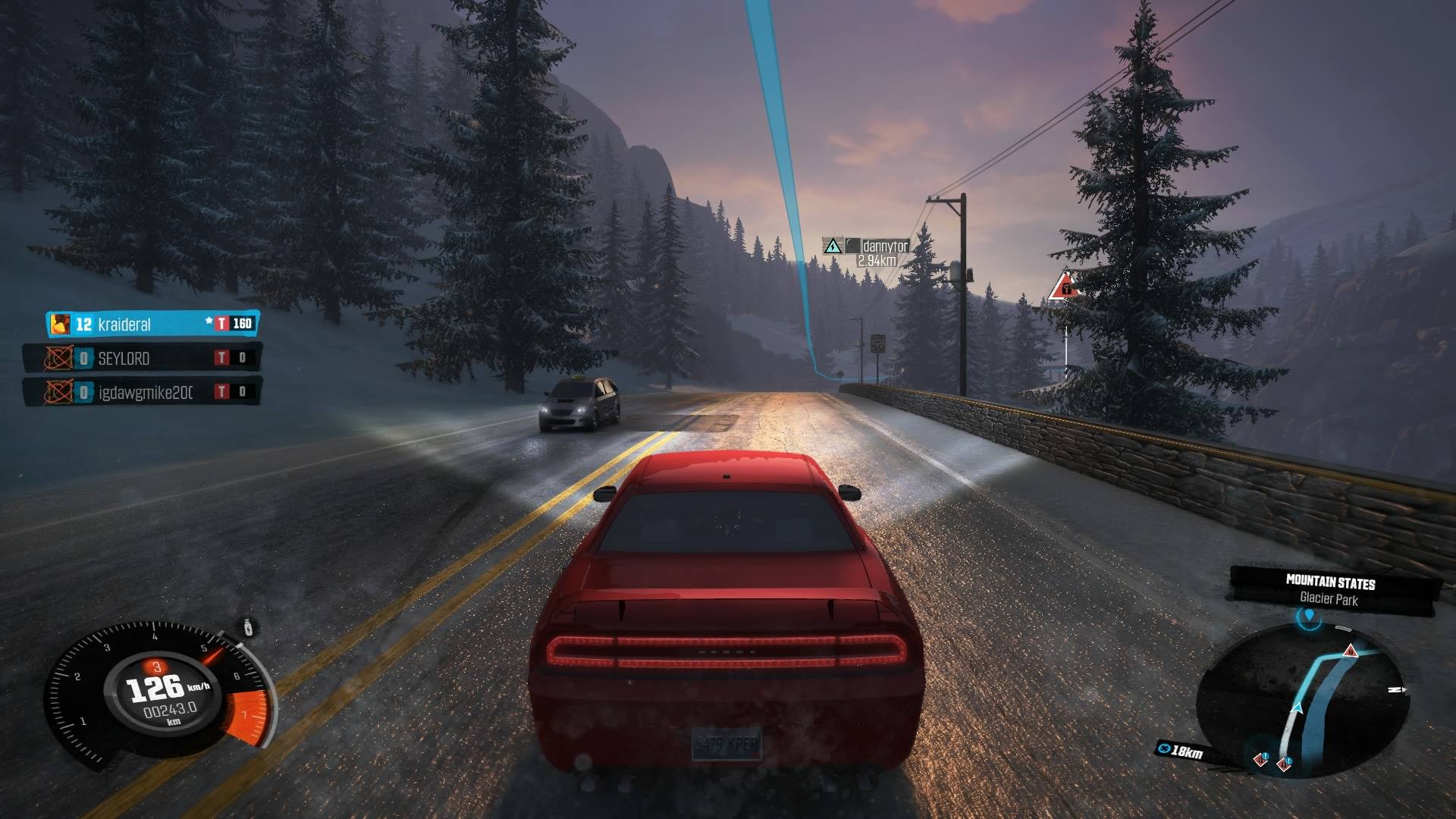Click the exclamation skill marker at minimap bottom
Screen dimensions: 1456x819
(x=1265, y=755)
